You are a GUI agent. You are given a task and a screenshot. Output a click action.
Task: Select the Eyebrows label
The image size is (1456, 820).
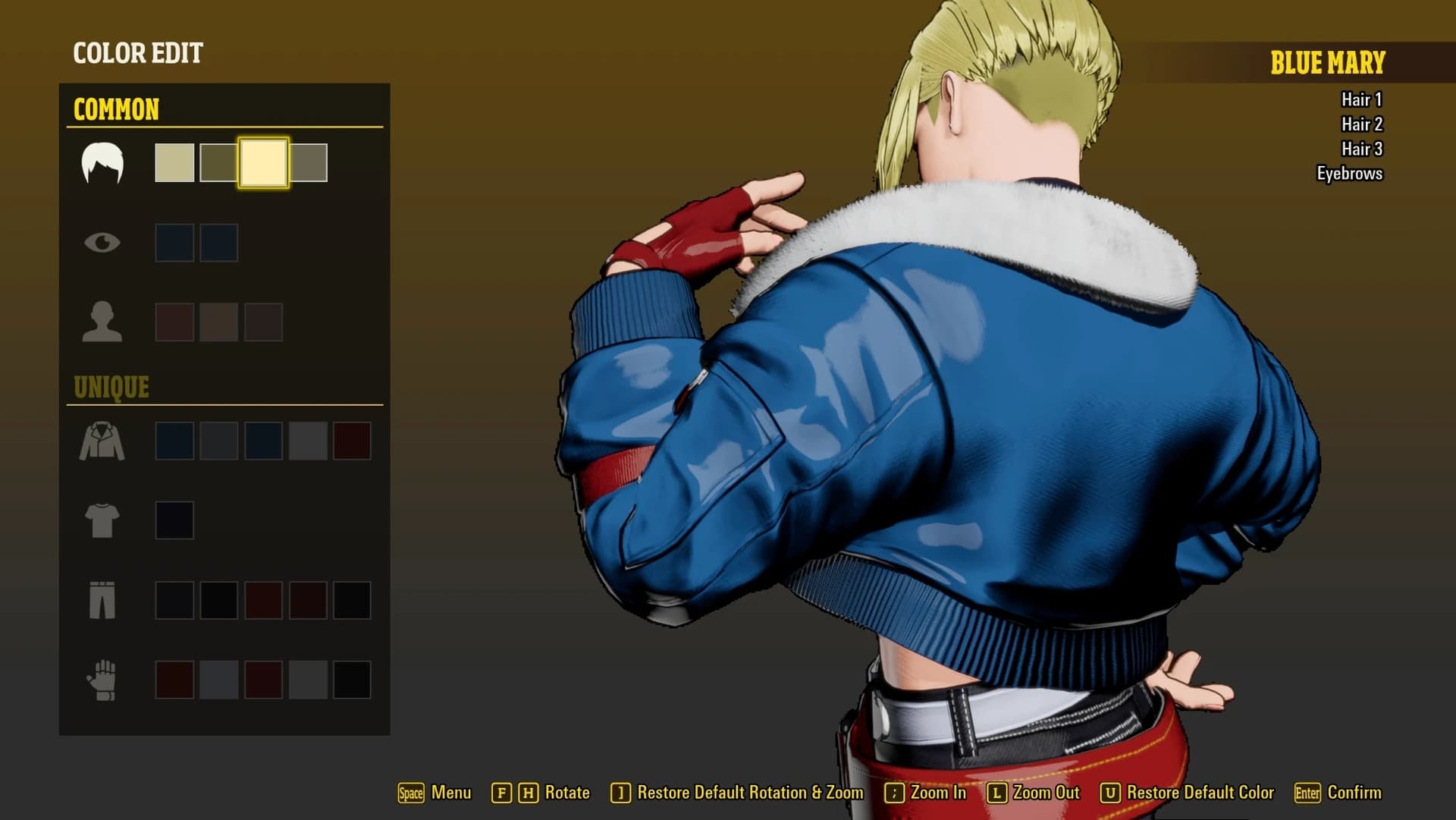(x=1349, y=174)
